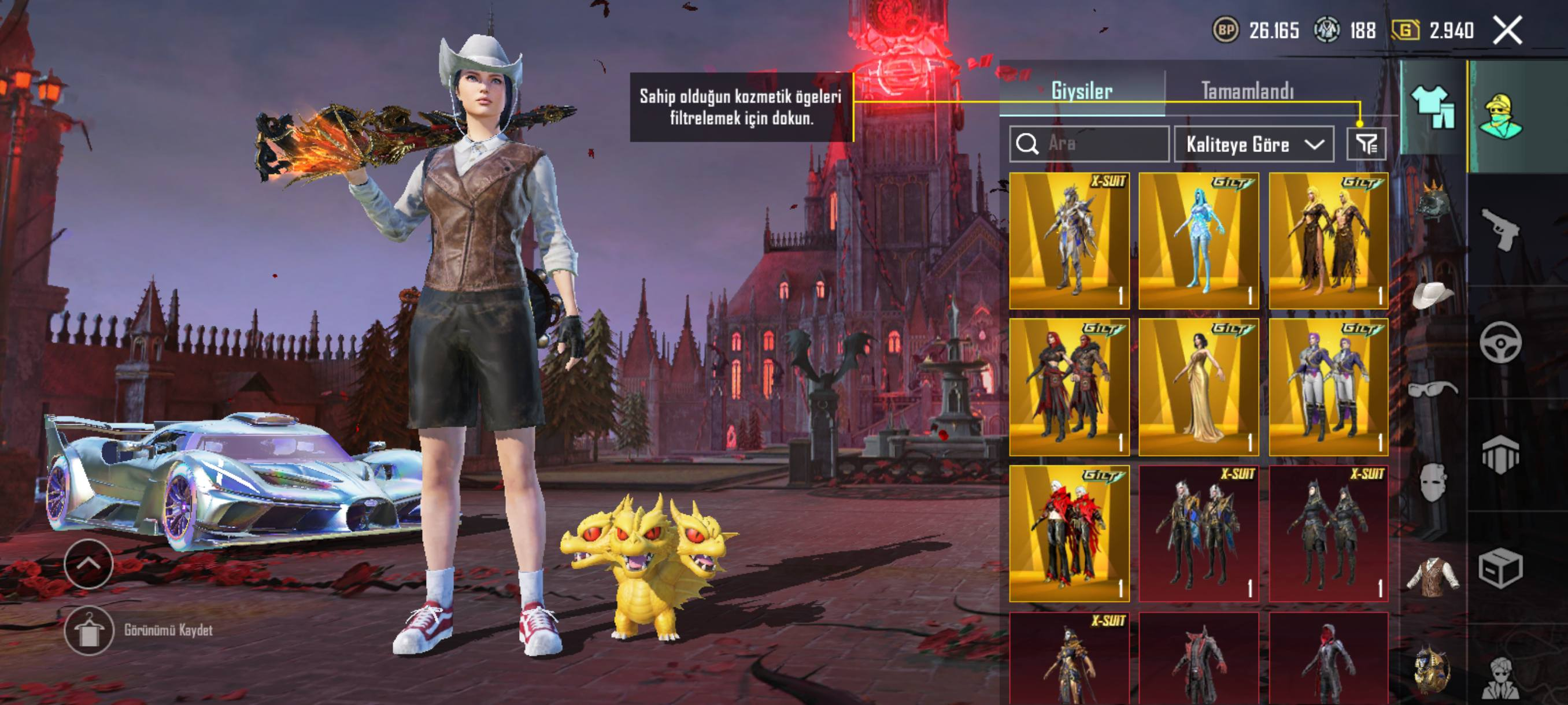
Task: Open the yellow-helmet character category
Action: click(x=1501, y=116)
